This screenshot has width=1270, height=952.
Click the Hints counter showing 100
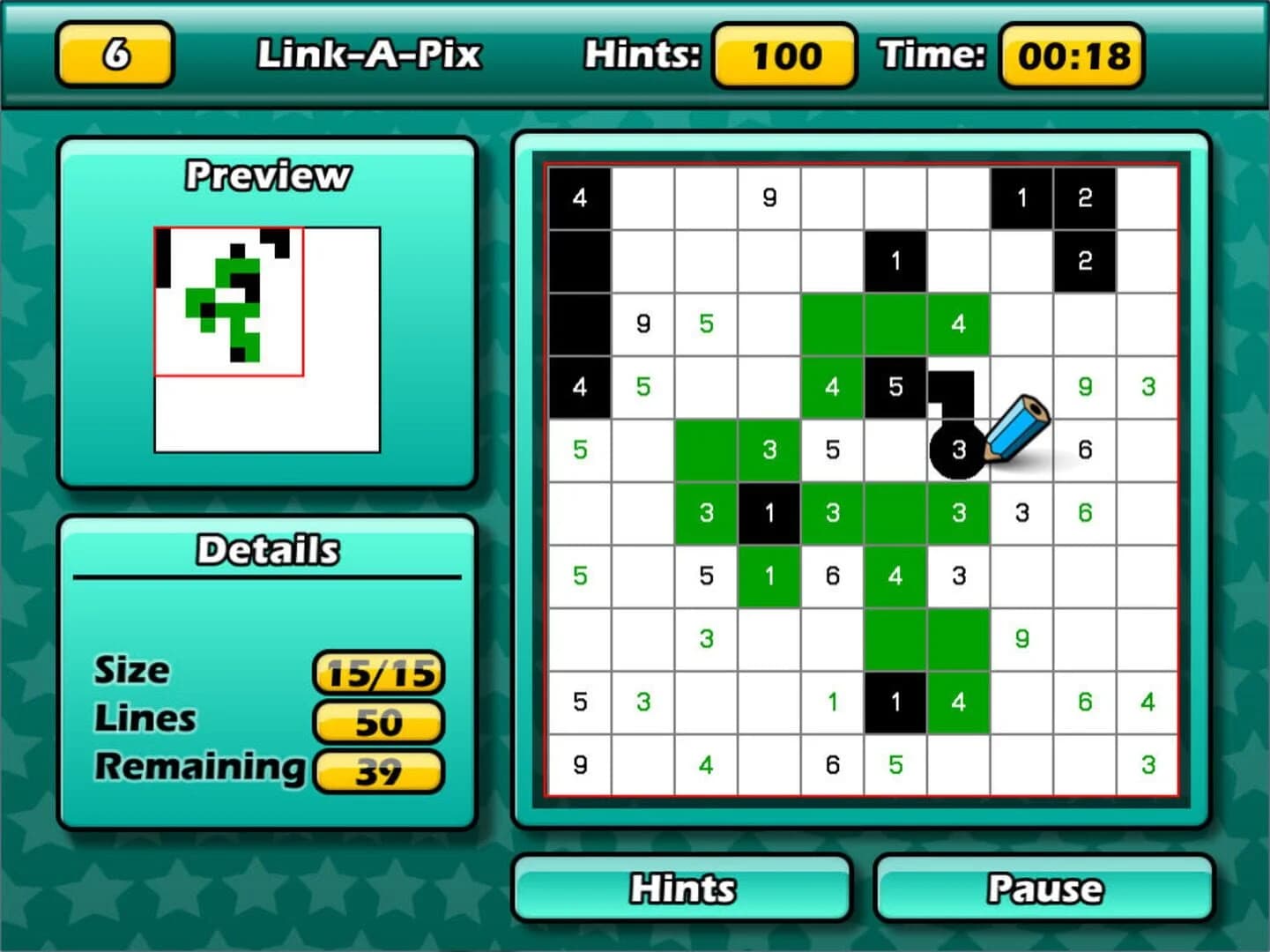(784, 56)
